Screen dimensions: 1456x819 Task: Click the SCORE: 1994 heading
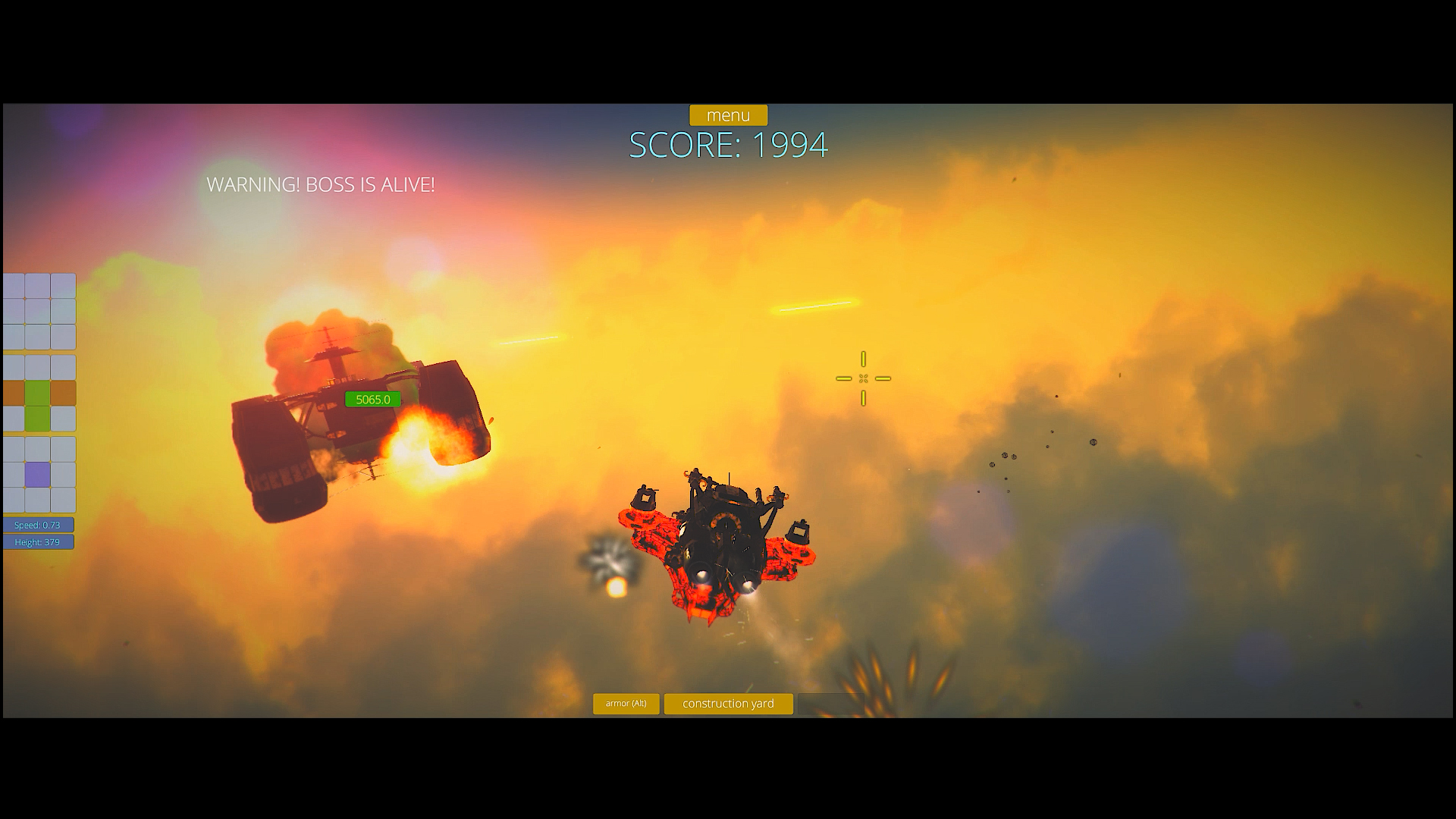click(728, 146)
